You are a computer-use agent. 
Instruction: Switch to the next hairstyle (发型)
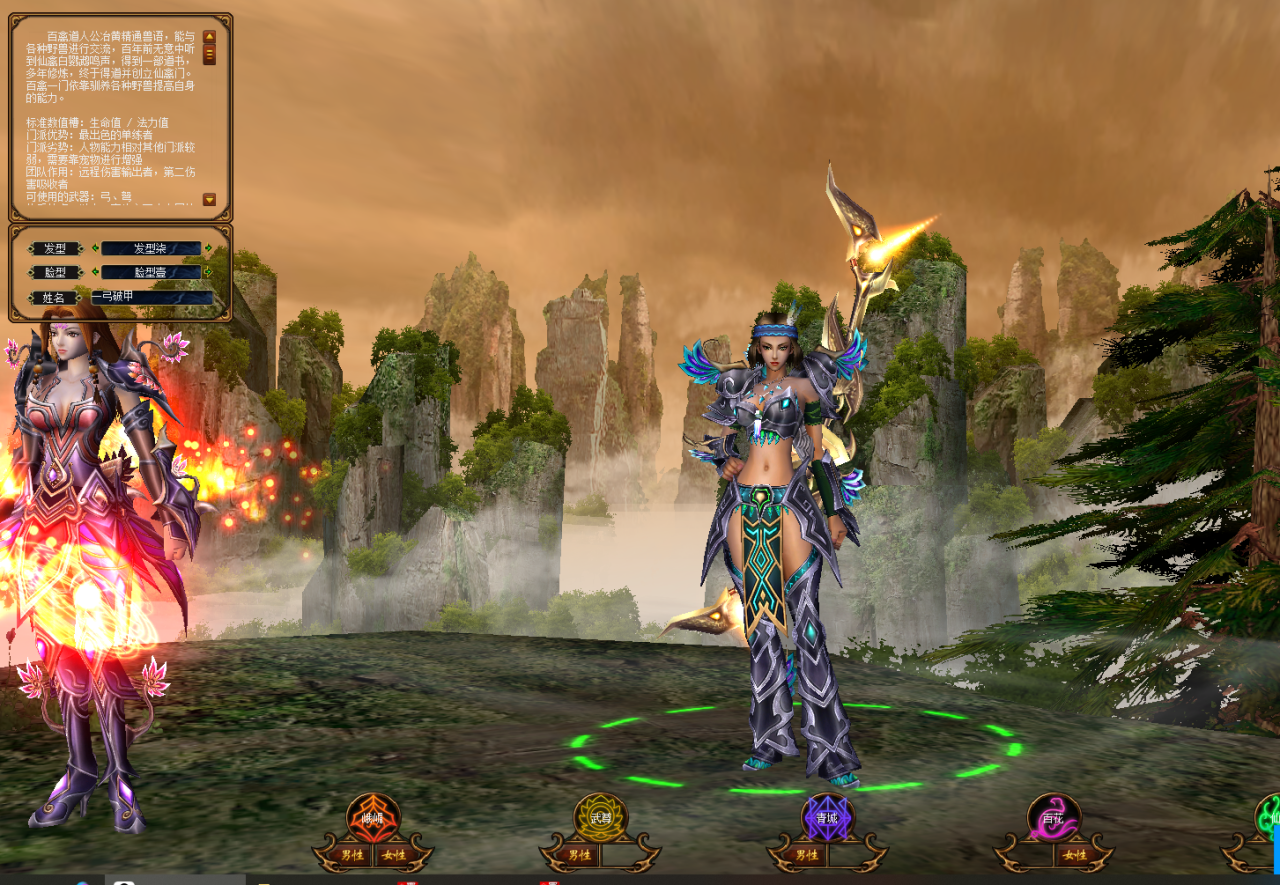pos(208,248)
